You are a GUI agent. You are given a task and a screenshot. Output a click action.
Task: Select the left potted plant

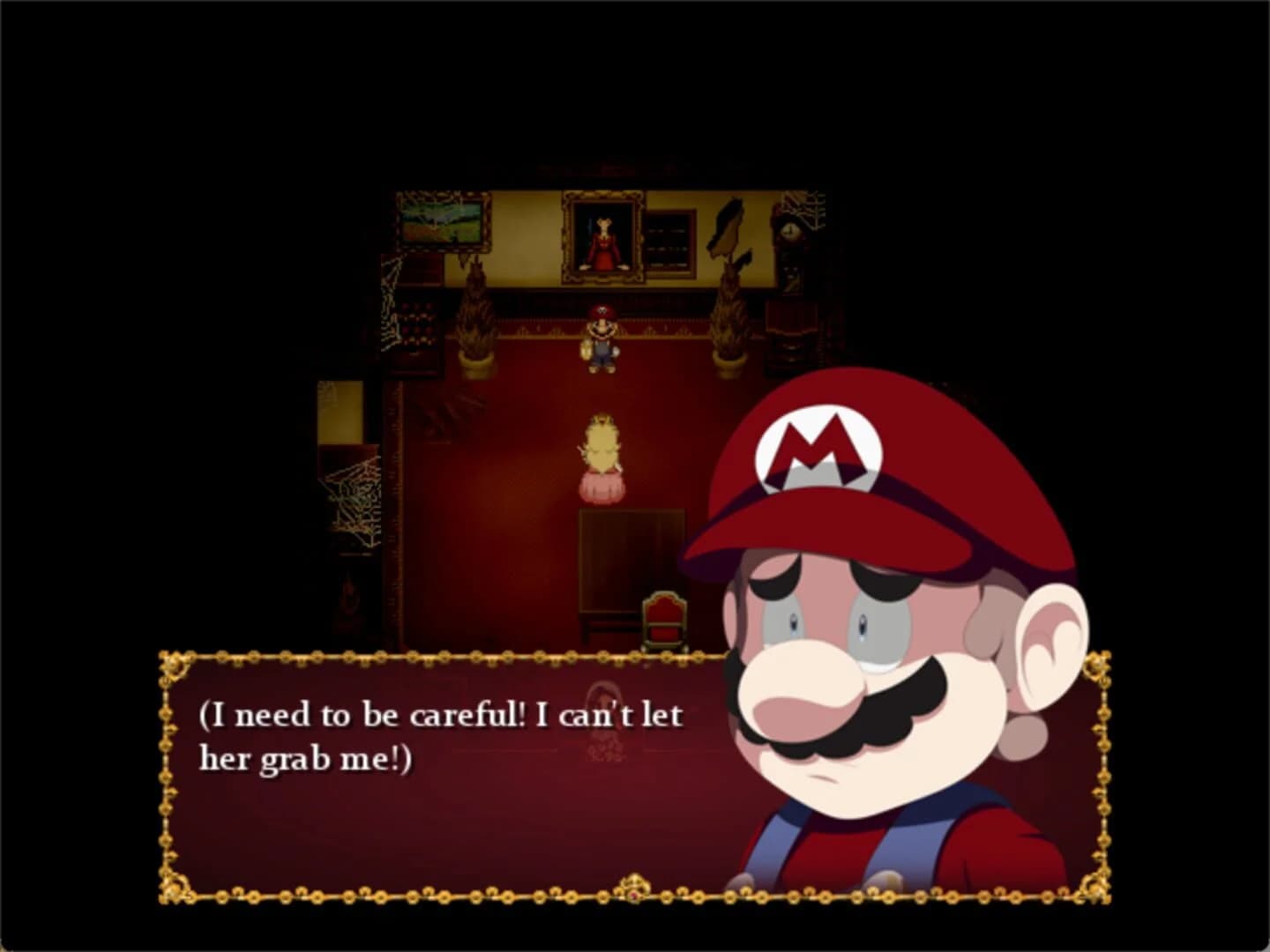coord(474,317)
